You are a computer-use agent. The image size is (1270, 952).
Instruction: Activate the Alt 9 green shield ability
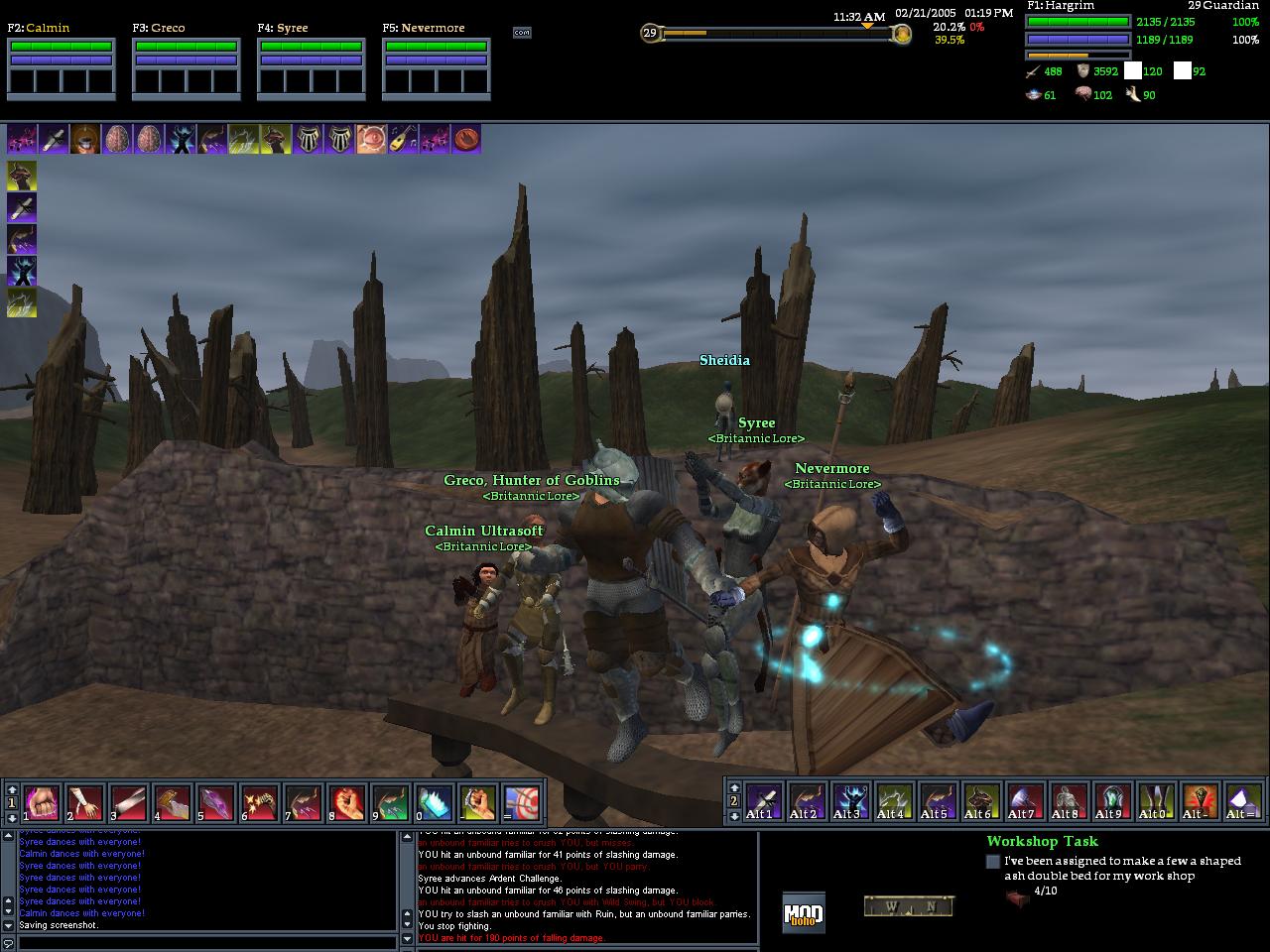tap(1112, 800)
